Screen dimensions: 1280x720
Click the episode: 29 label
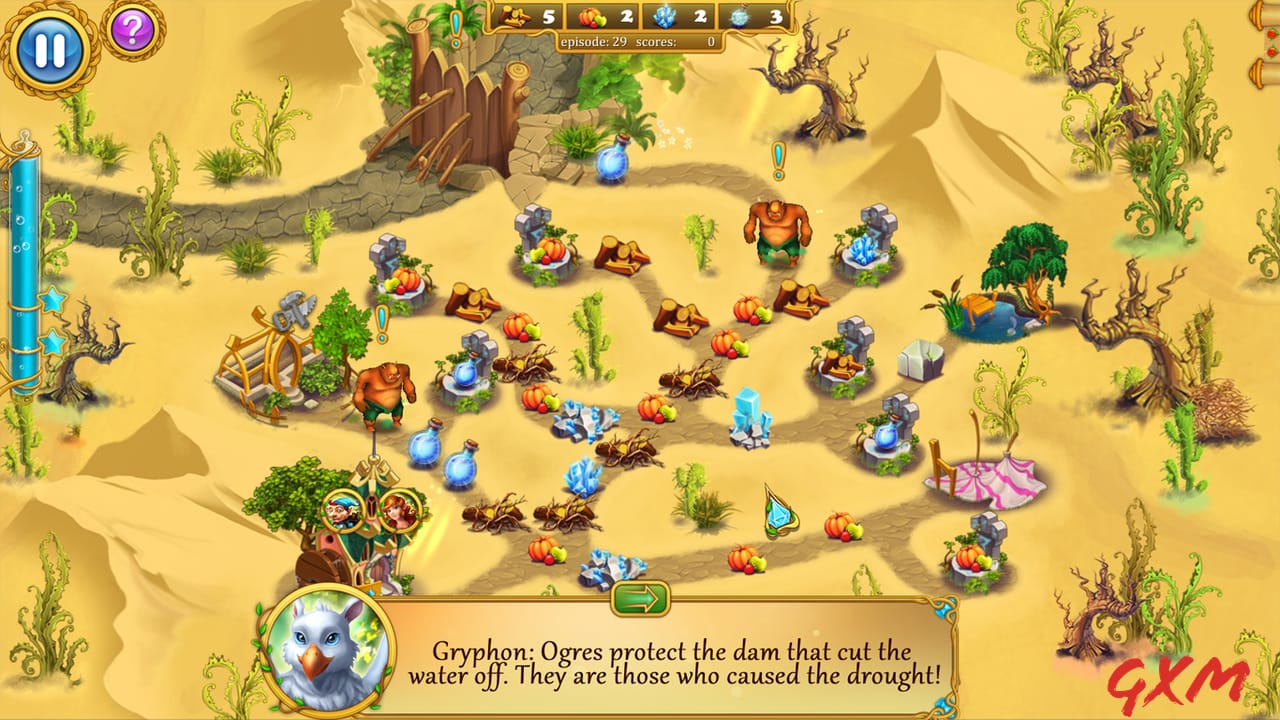[596, 43]
